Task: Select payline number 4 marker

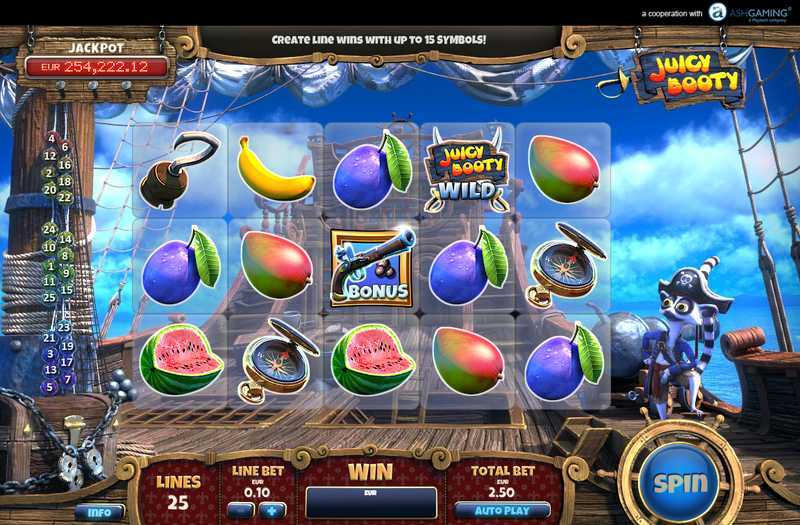Action: 51,138
